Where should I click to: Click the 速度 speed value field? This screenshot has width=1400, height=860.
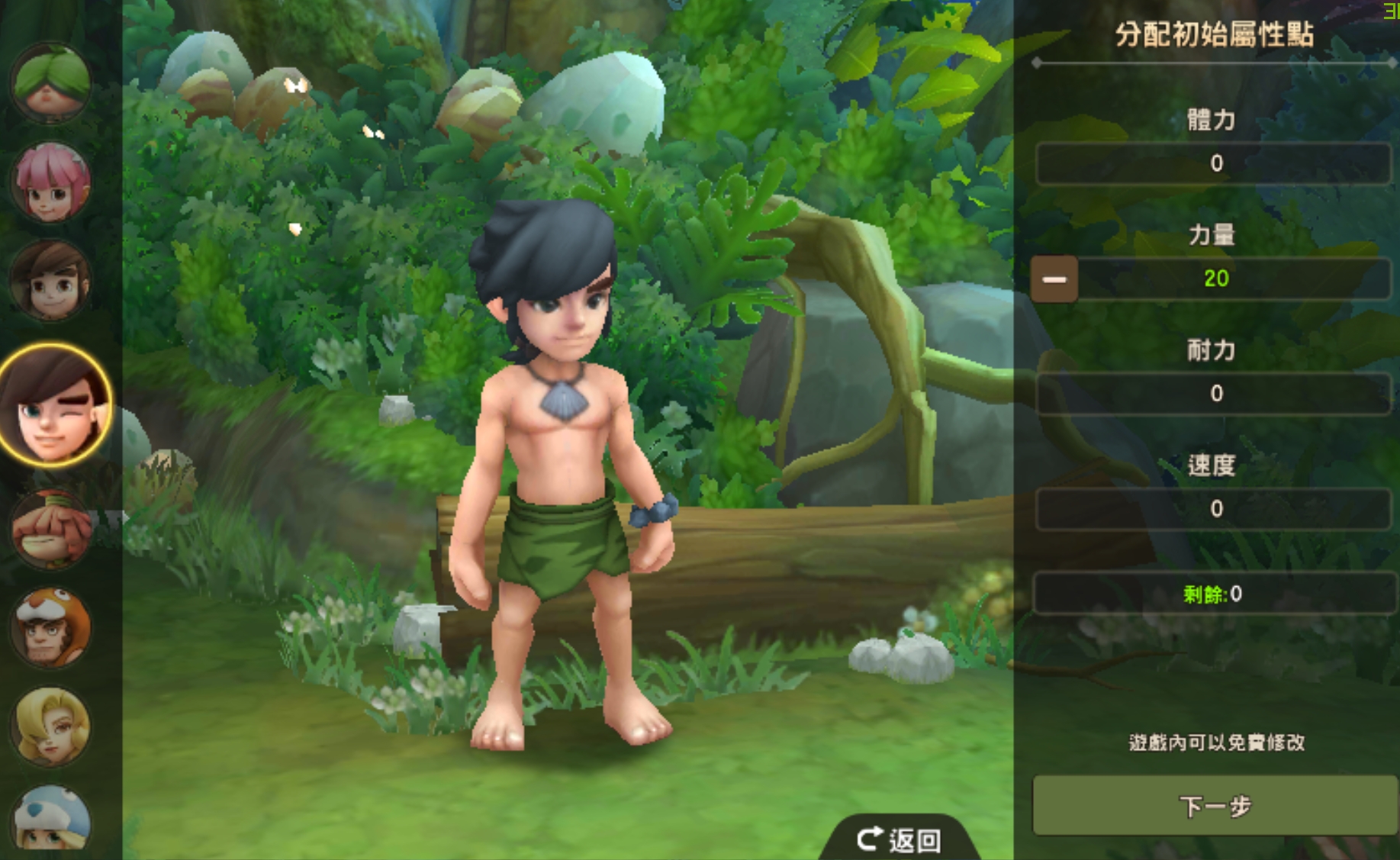coord(1215,509)
